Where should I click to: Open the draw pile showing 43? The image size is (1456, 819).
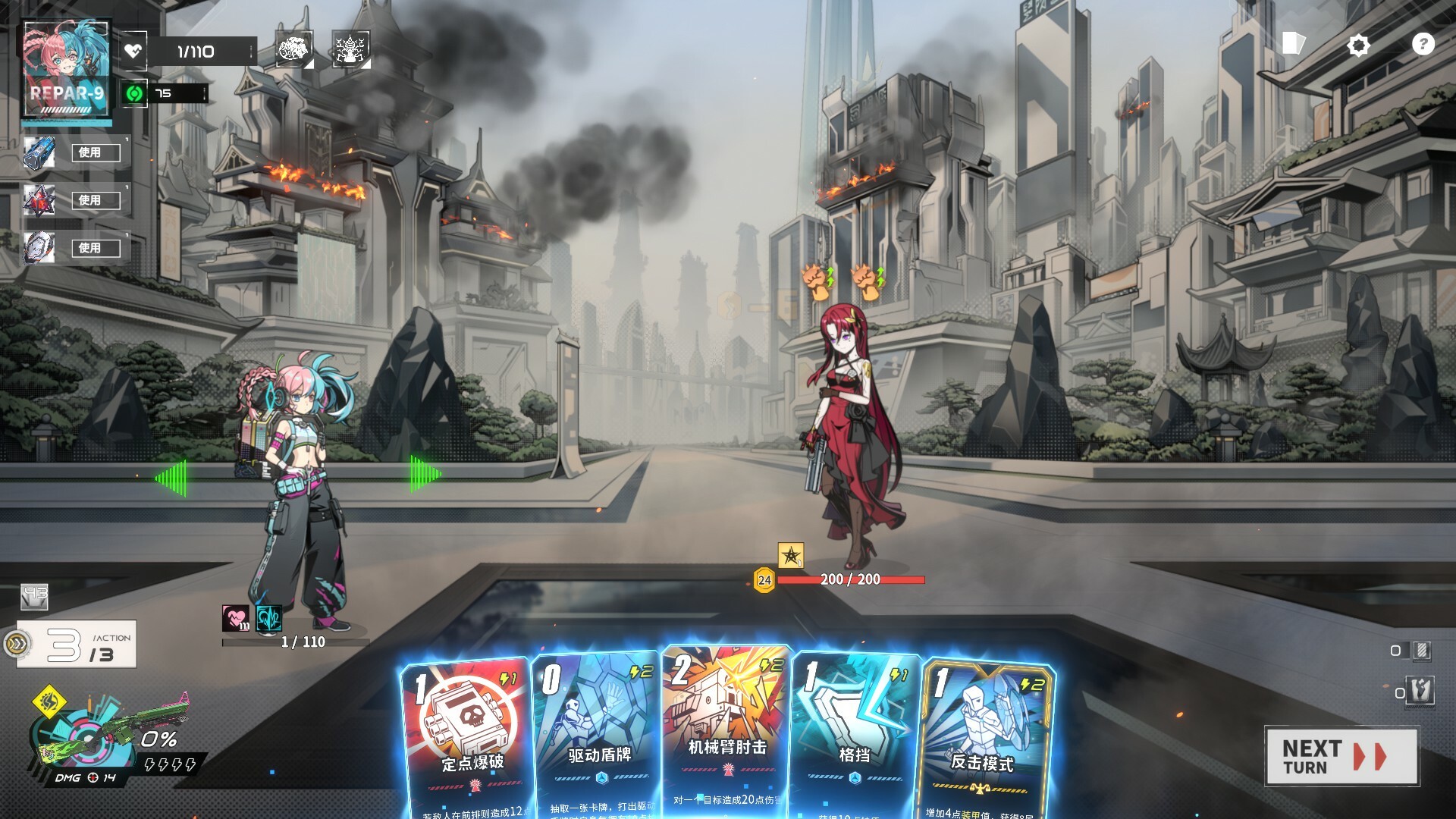34,597
